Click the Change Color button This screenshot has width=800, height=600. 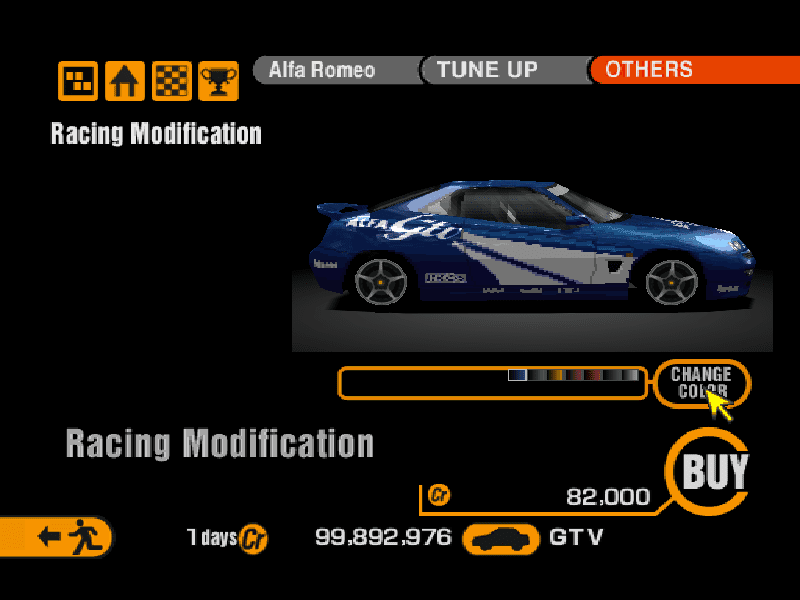pos(701,382)
